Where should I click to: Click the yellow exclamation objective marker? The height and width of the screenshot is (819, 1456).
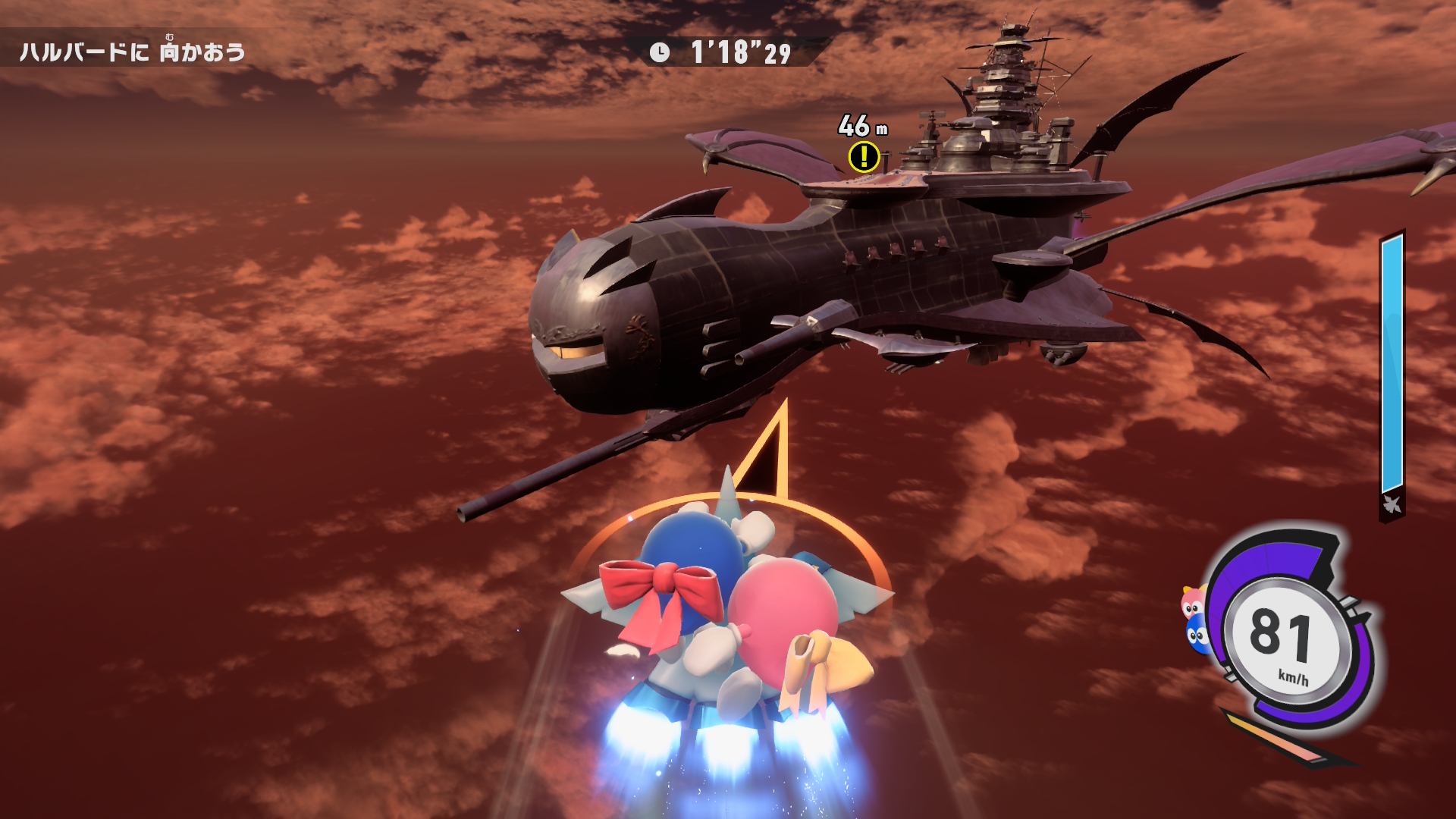pyautogui.click(x=863, y=157)
